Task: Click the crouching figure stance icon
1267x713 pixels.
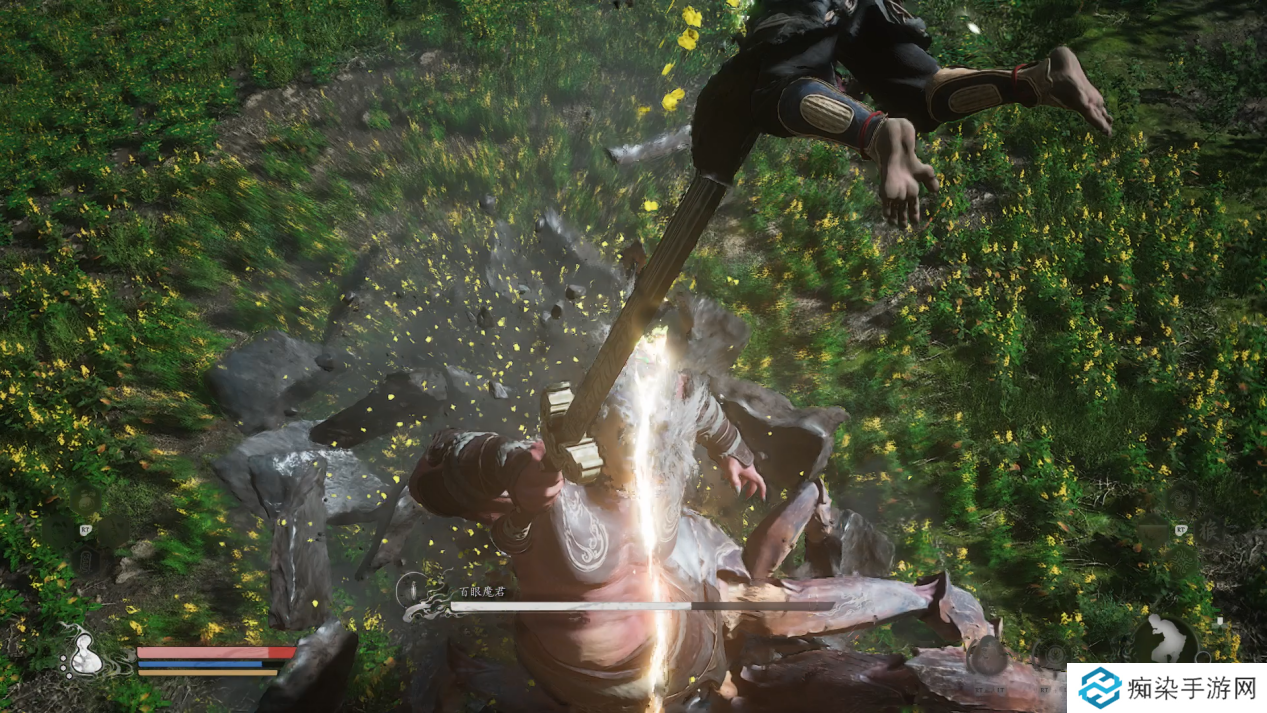Action: [x=1165, y=639]
